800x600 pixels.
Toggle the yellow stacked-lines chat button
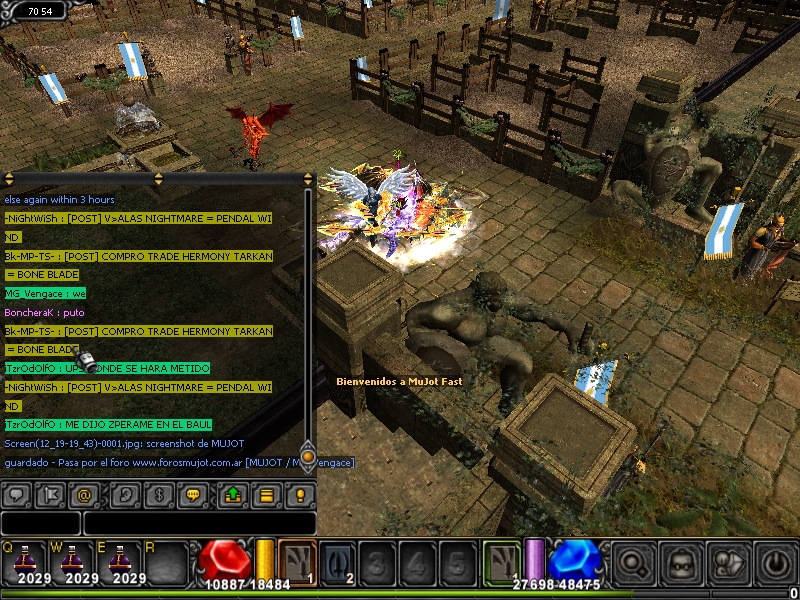point(266,494)
